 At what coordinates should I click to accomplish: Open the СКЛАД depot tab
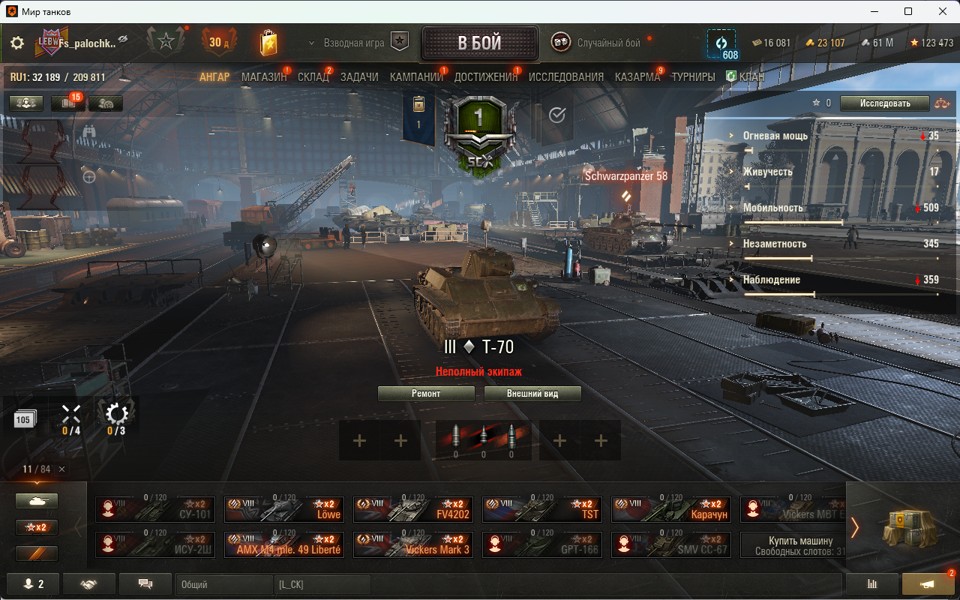[313, 77]
